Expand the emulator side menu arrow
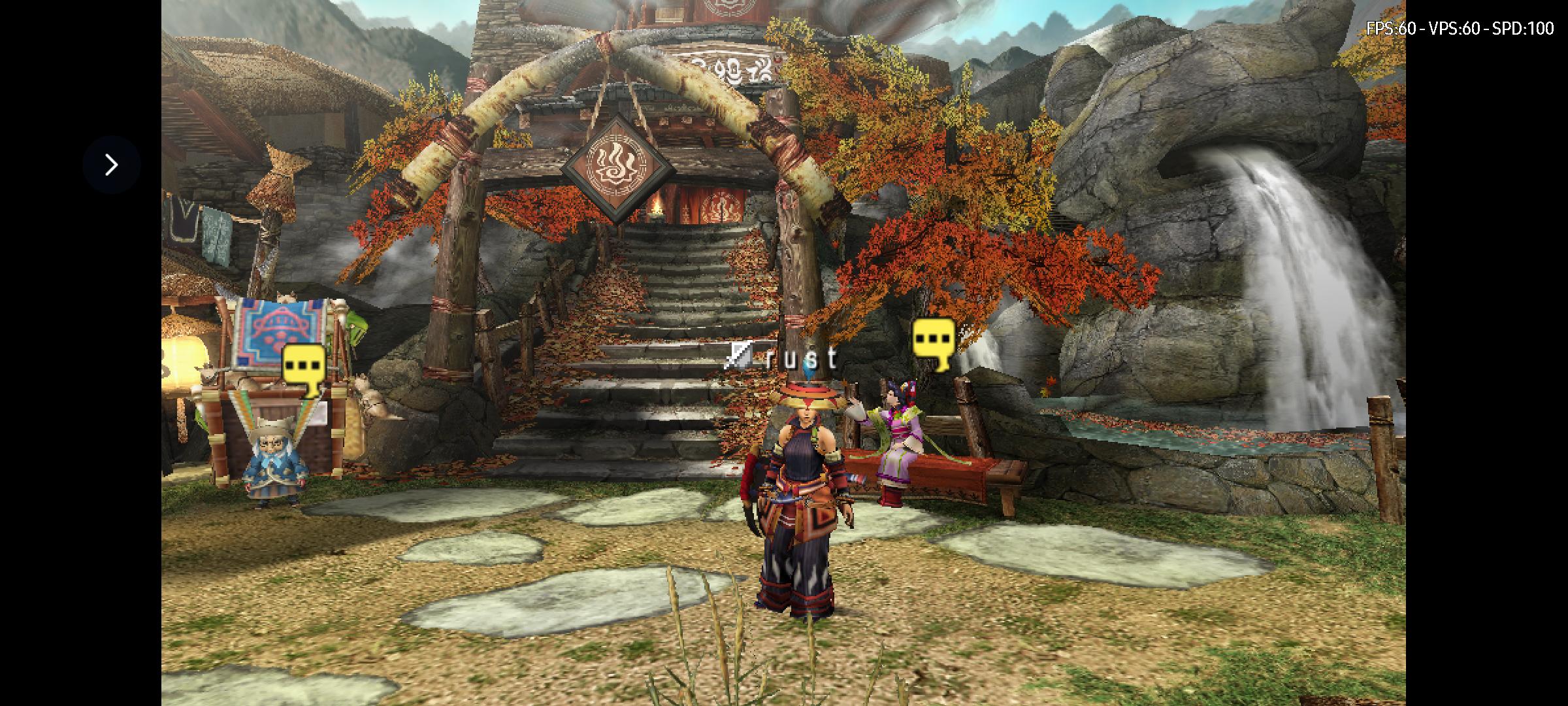 [x=112, y=165]
